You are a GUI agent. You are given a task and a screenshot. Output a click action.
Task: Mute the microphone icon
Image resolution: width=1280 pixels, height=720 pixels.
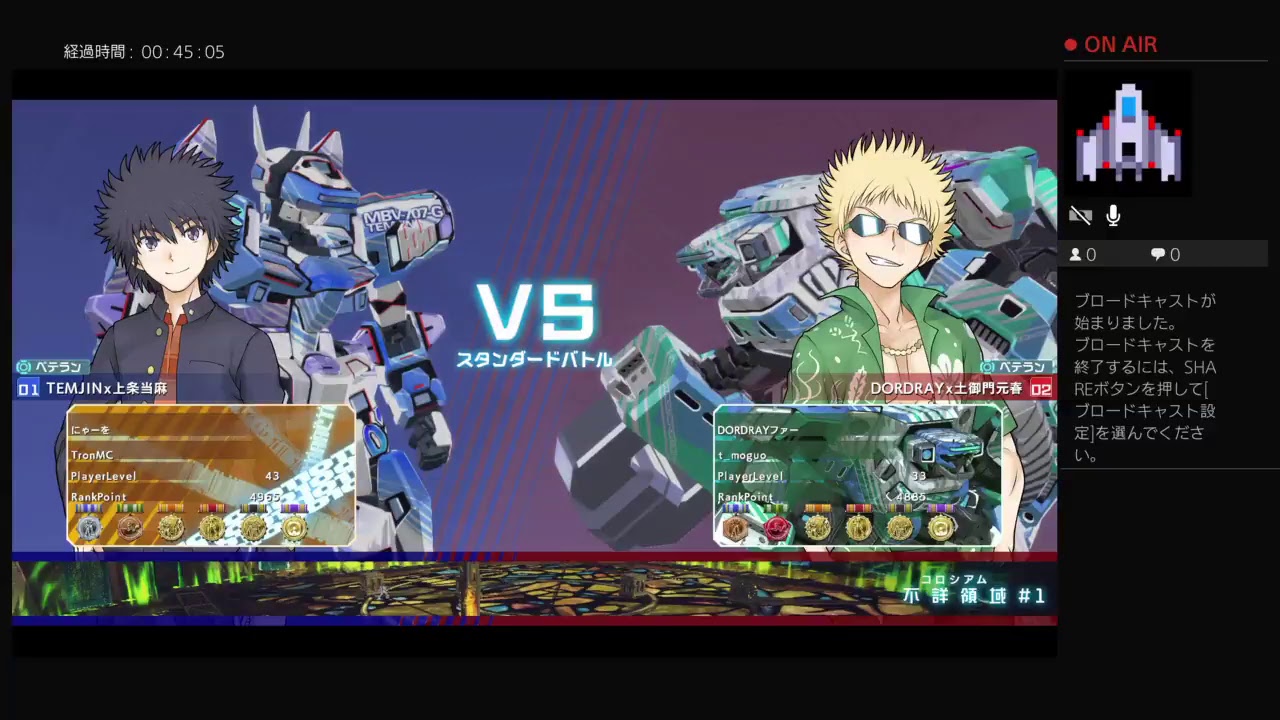1113,215
